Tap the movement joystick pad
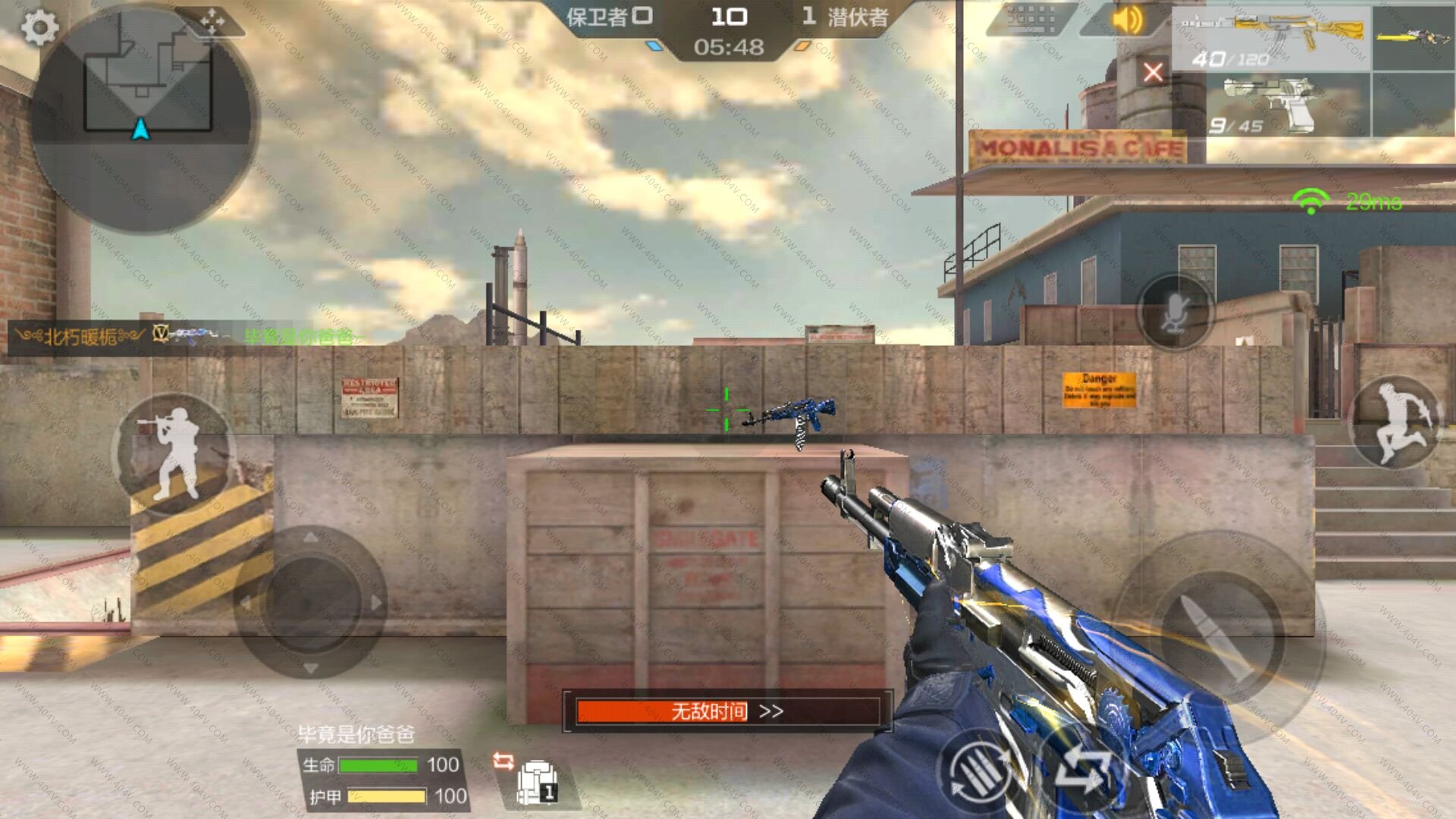This screenshot has height=819, width=1456. (x=311, y=603)
